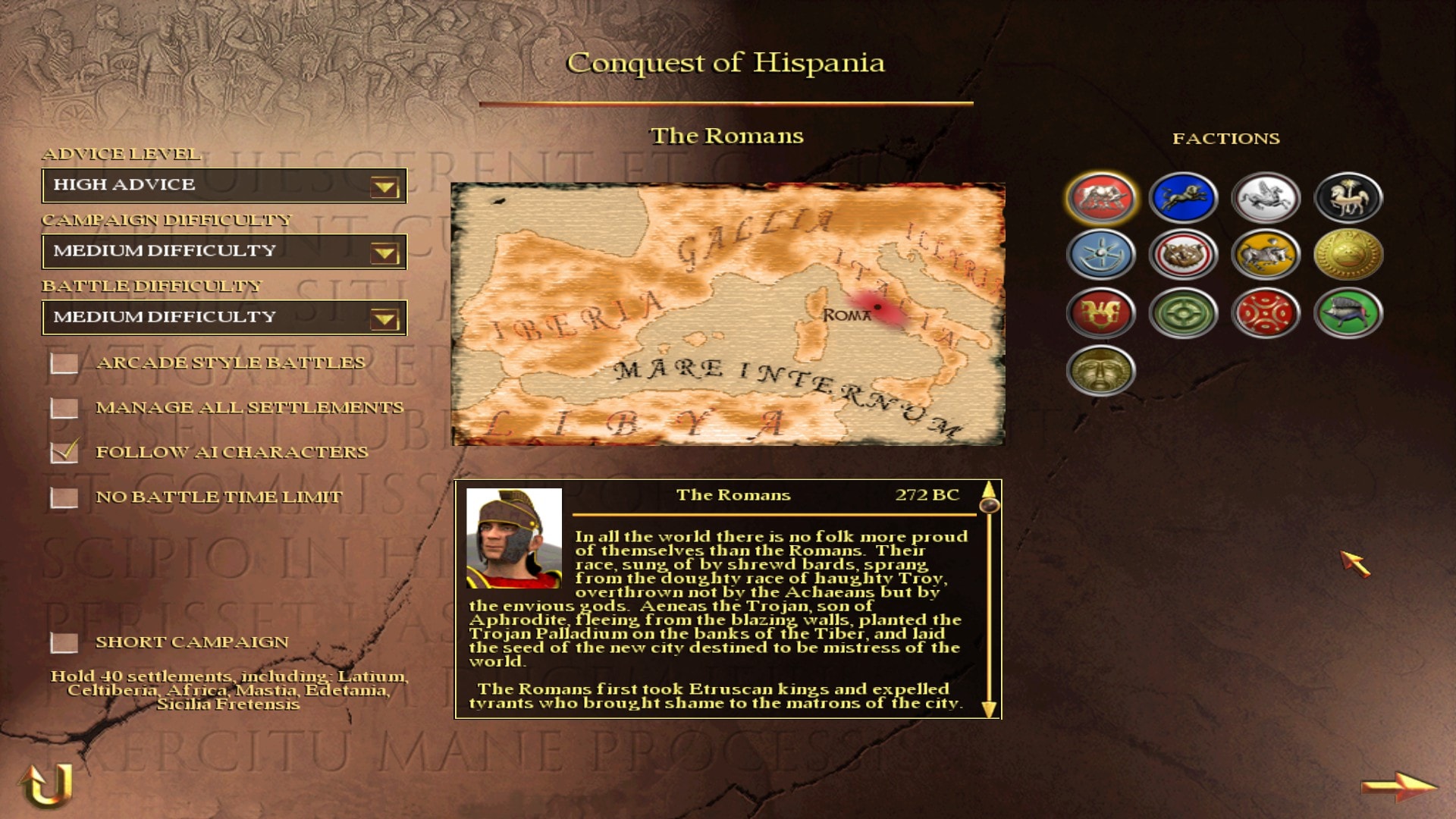
Task: Uncheck Follow AI Characters
Action: (64, 452)
